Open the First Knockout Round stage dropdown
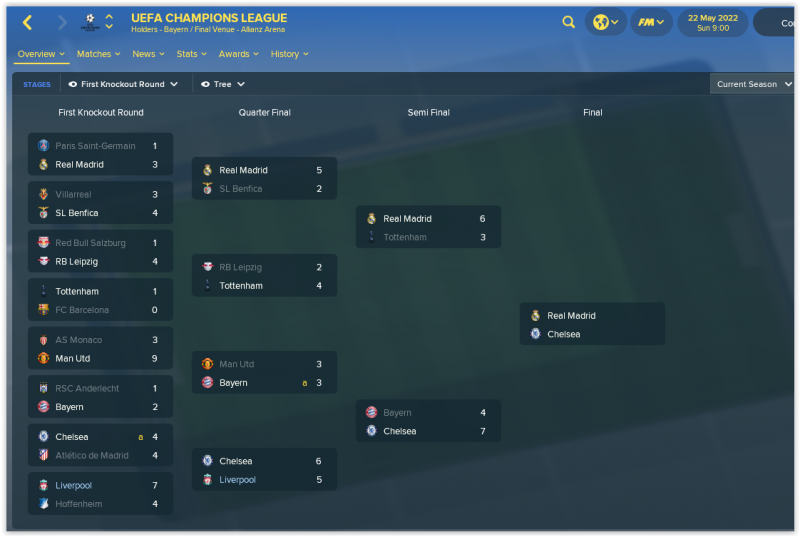This screenshot has width=800, height=537. (x=123, y=85)
